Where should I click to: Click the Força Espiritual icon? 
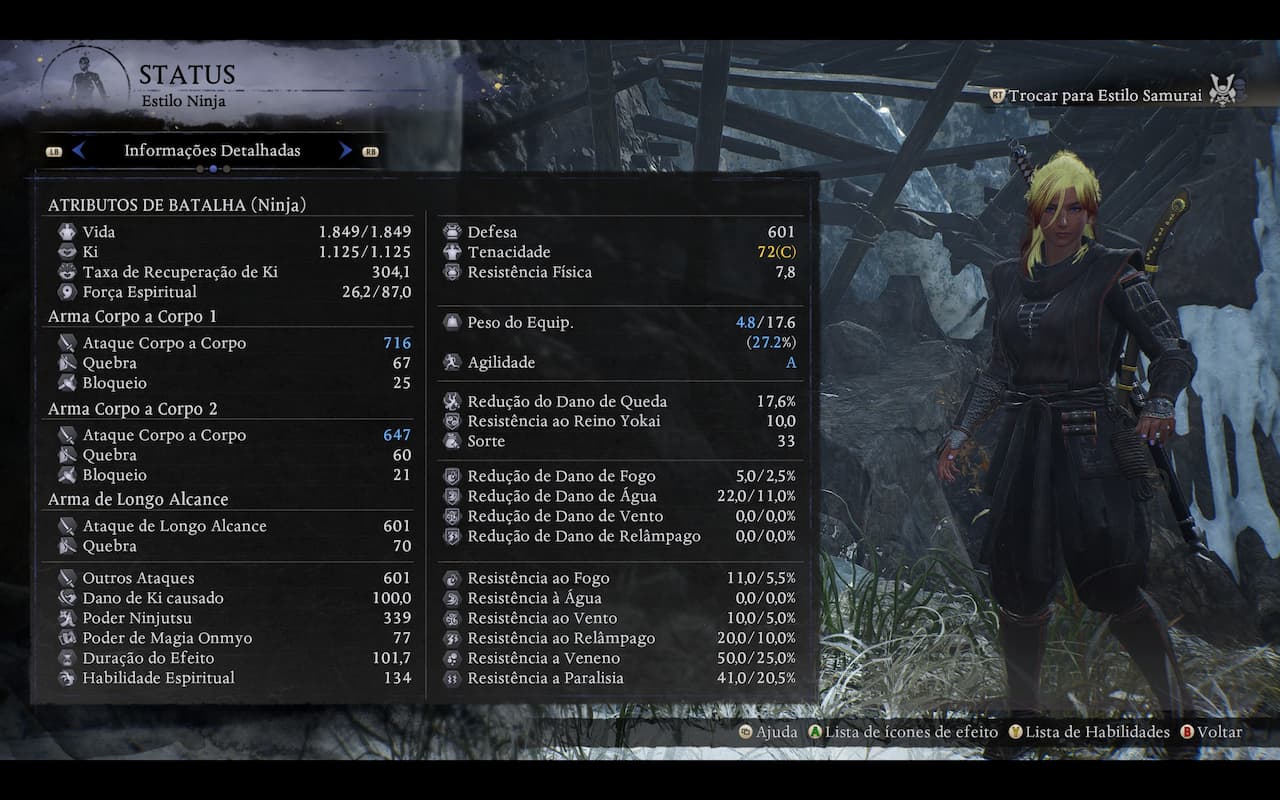(x=66, y=292)
